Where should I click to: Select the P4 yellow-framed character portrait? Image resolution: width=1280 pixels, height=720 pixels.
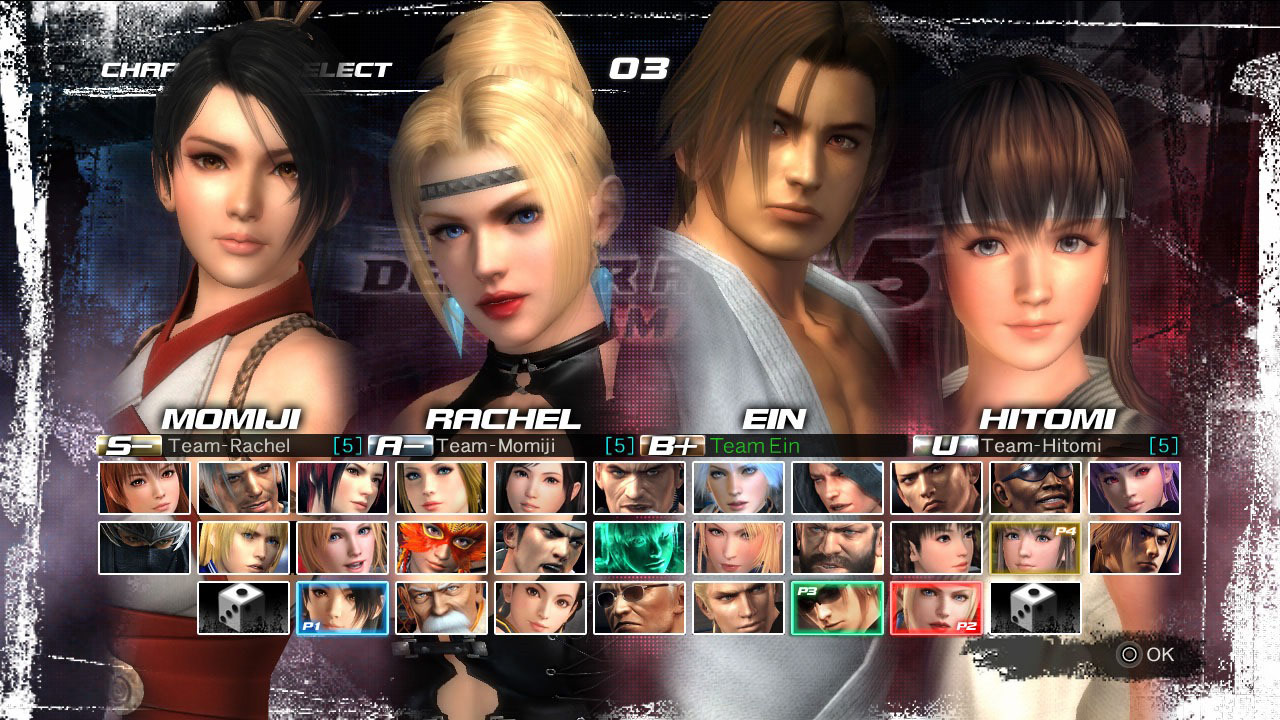[1034, 546]
